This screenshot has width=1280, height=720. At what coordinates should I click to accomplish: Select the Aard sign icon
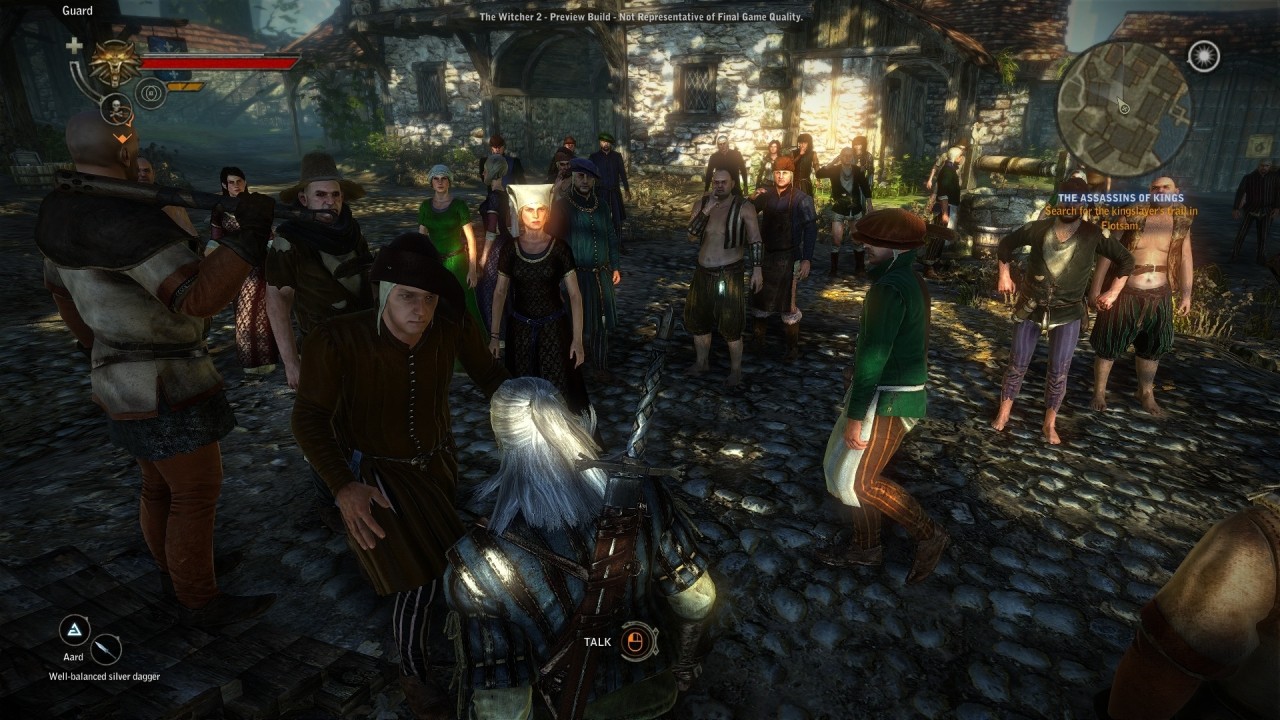coord(74,630)
